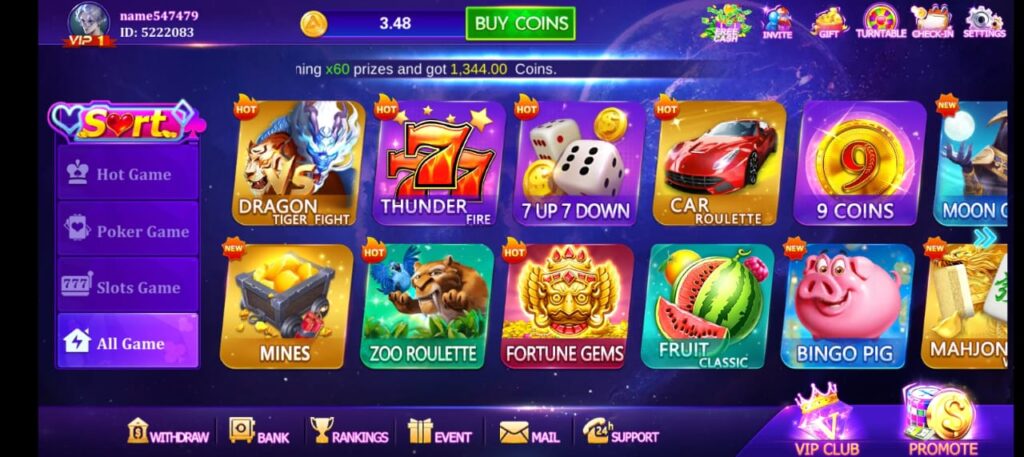Tap the Invite icon
1024x457 pixels.
(x=776, y=21)
